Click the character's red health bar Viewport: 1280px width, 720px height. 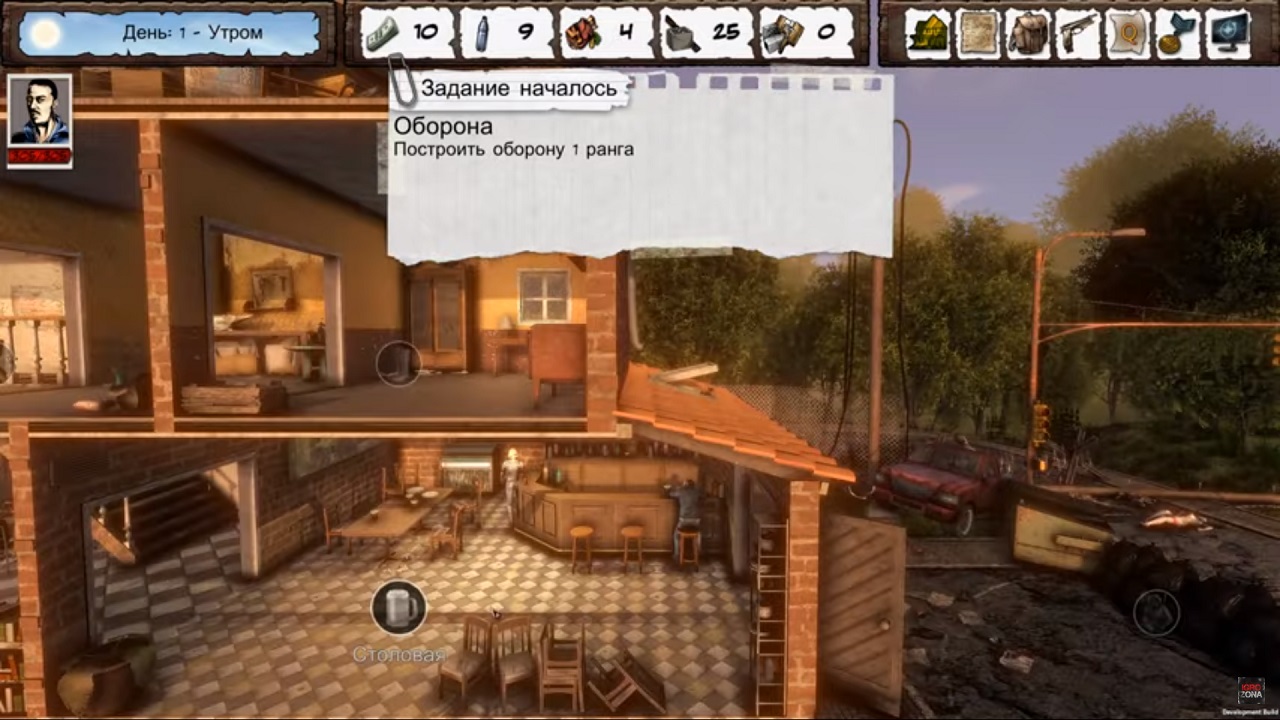[39, 157]
